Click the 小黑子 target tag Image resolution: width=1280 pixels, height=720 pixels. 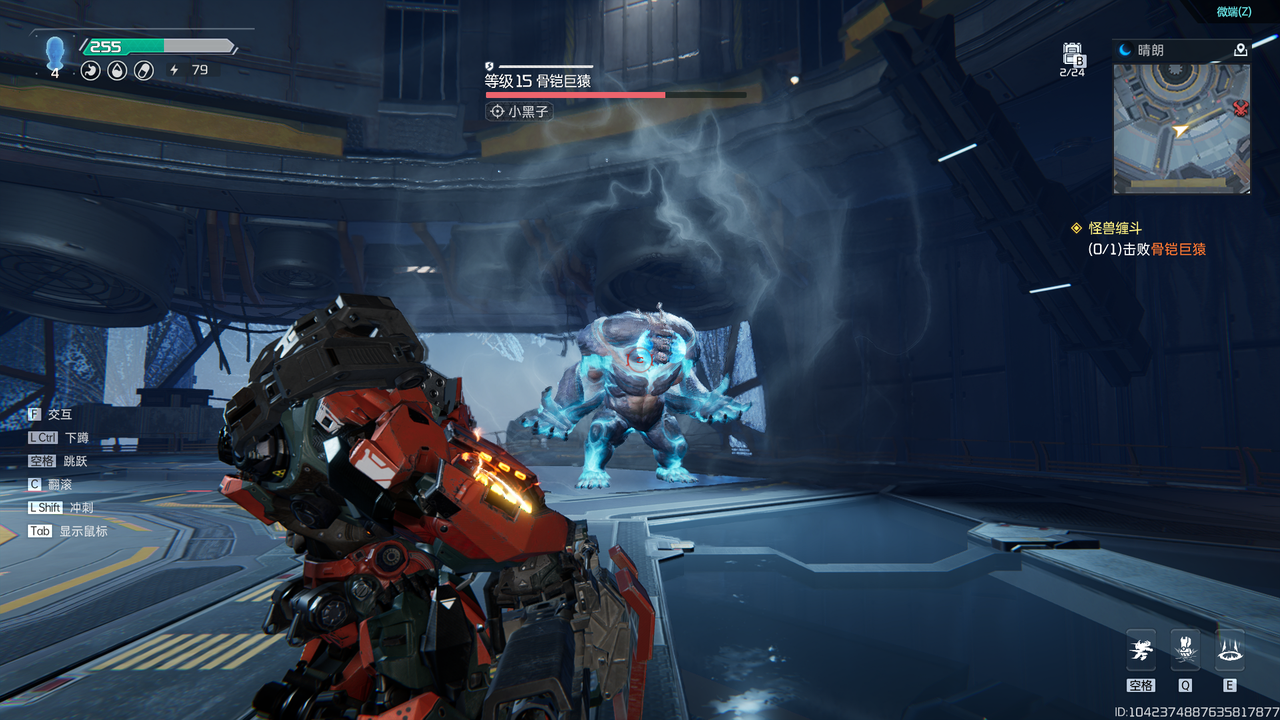point(519,112)
